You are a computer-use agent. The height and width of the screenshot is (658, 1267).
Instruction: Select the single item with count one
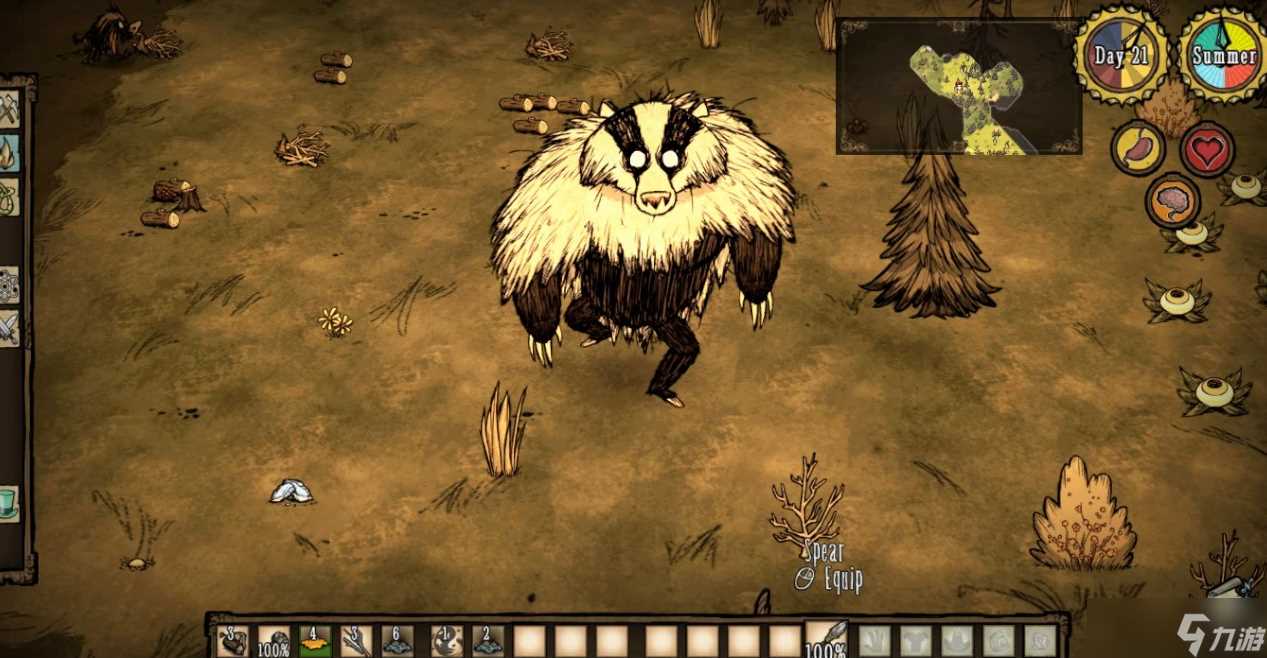pos(446,641)
